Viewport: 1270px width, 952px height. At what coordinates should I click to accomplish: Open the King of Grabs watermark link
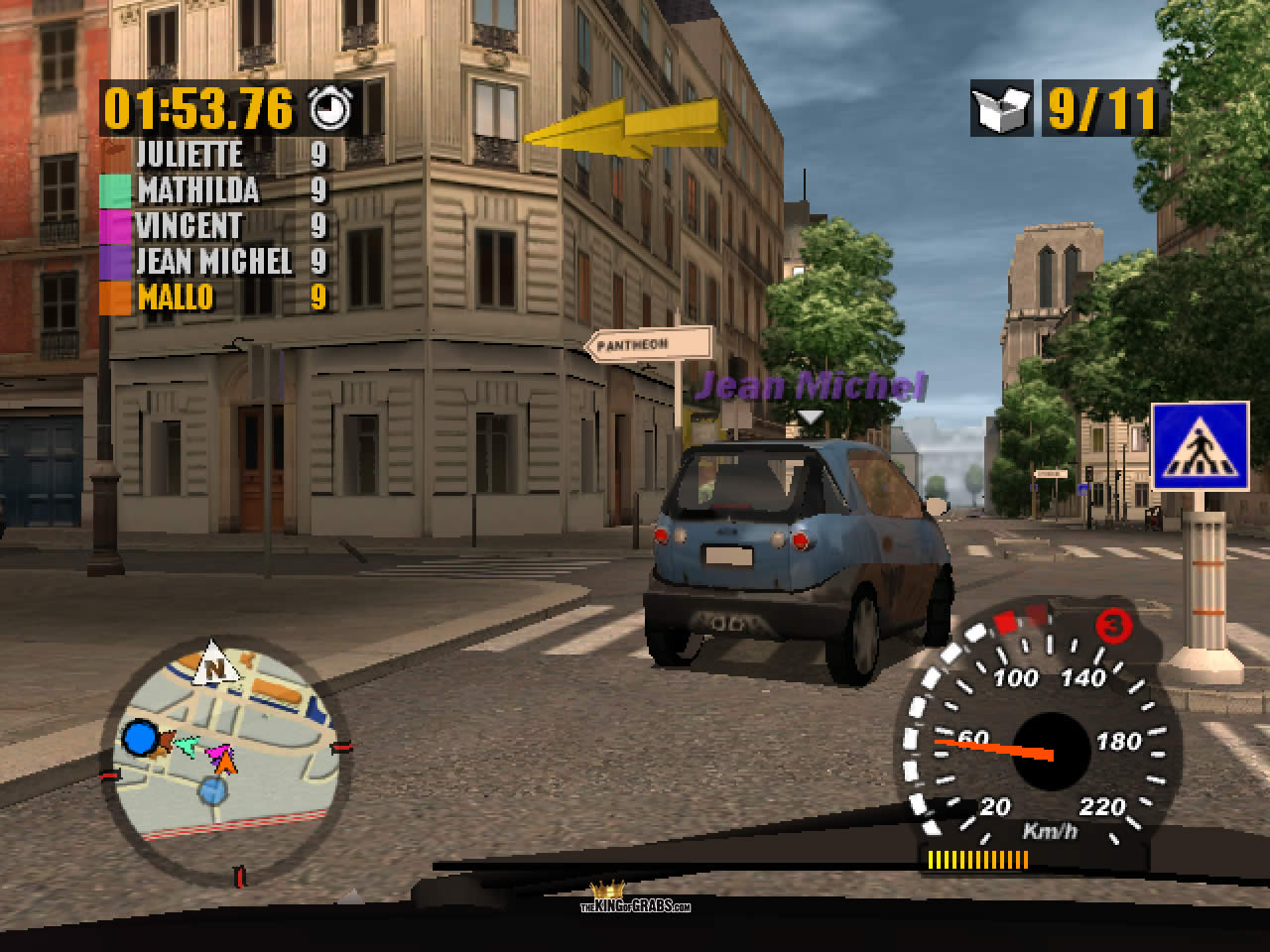pos(635,898)
